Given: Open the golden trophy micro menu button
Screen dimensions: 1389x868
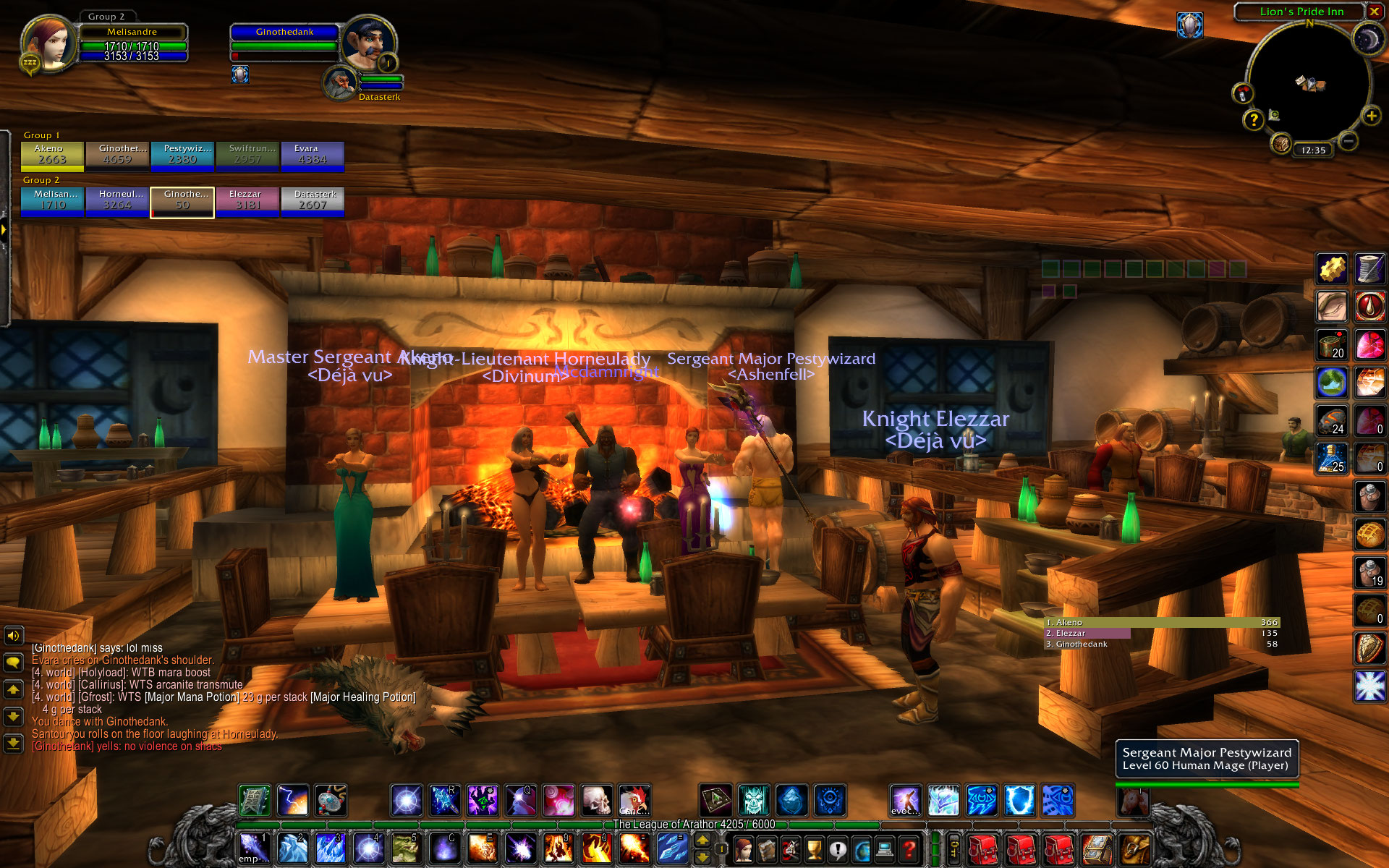Looking at the screenshot, I should (x=815, y=849).
